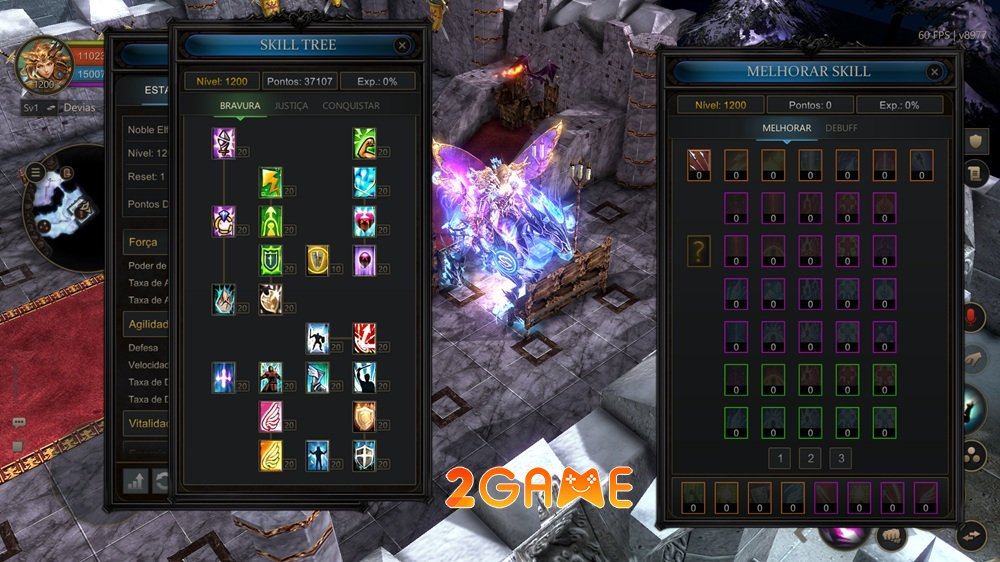Click the question mark skill slot
Image resolution: width=1000 pixels, height=562 pixels.
point(699,251)
